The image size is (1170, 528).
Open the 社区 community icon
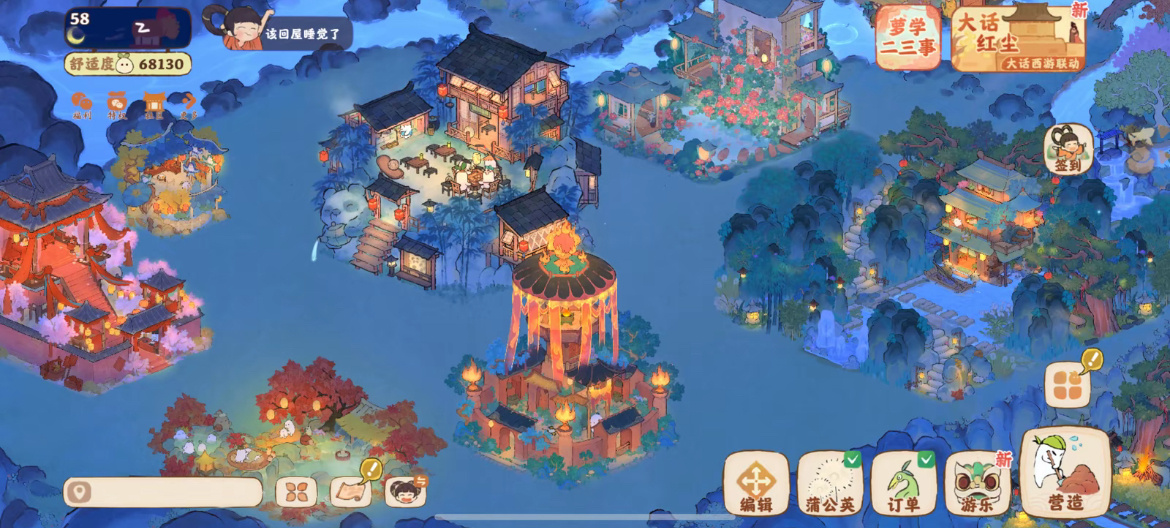(x=152, y=104)
